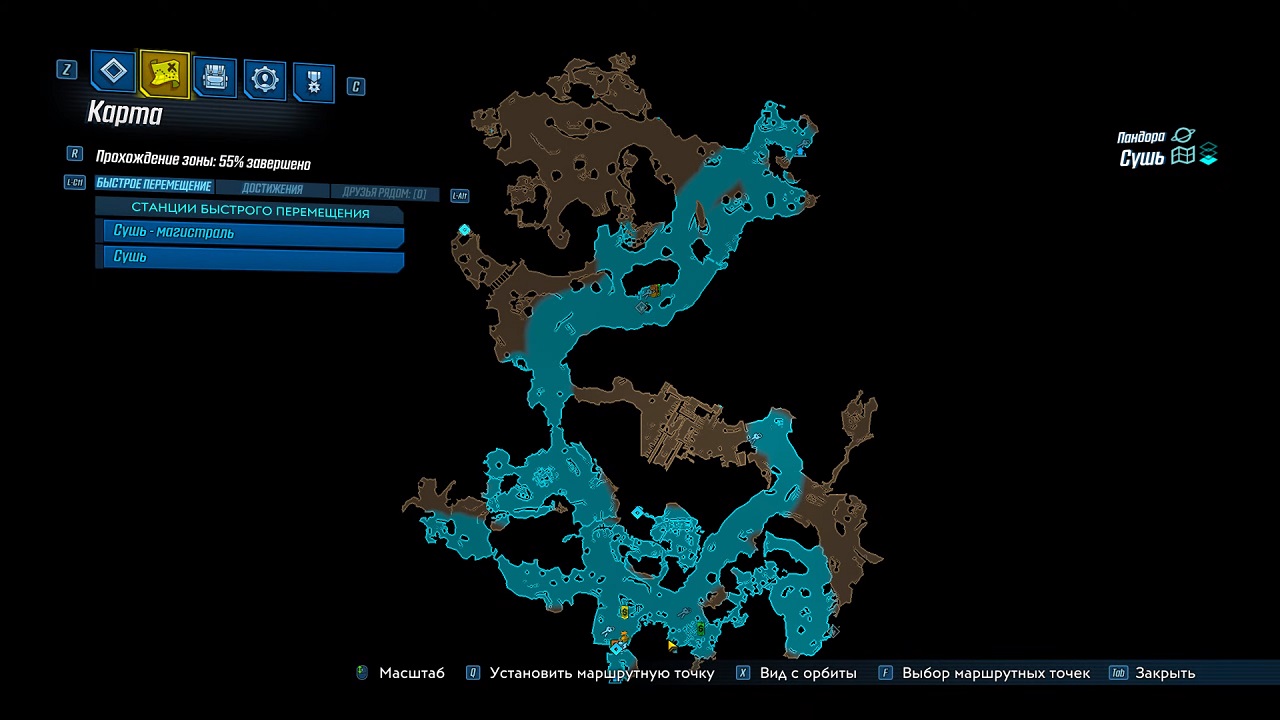Select the map layers icon in top right
The height and width of the screenshot is (720, 1280).
coord(1208,156)
